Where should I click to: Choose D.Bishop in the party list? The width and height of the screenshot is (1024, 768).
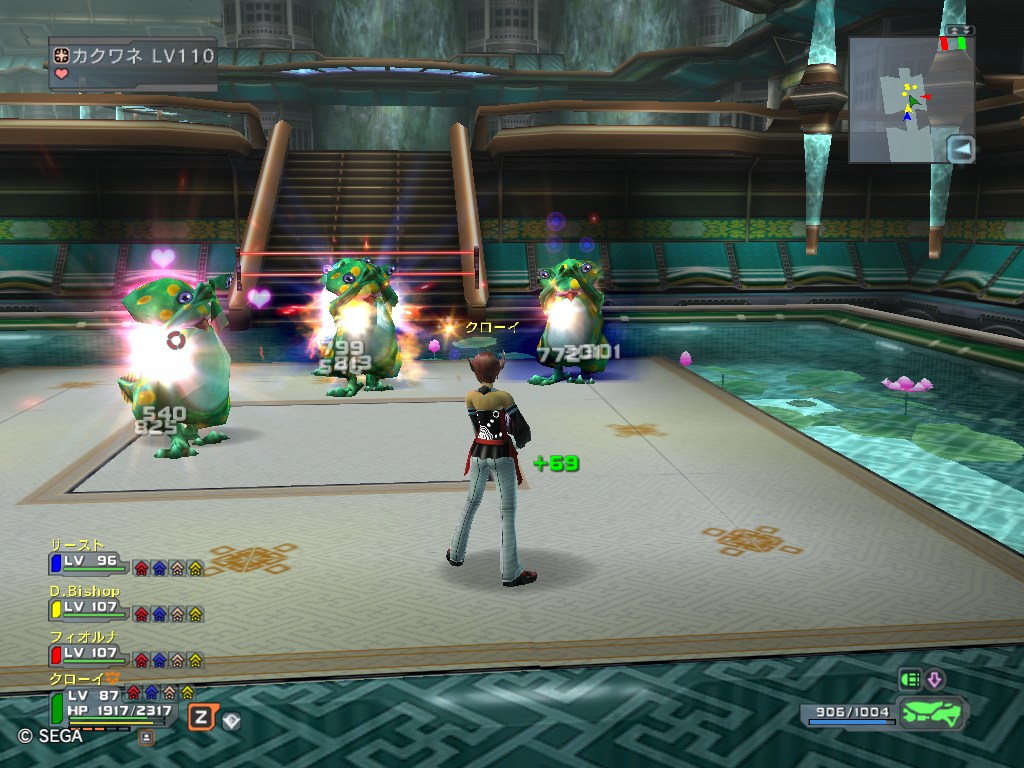click(x=89, y=609)
